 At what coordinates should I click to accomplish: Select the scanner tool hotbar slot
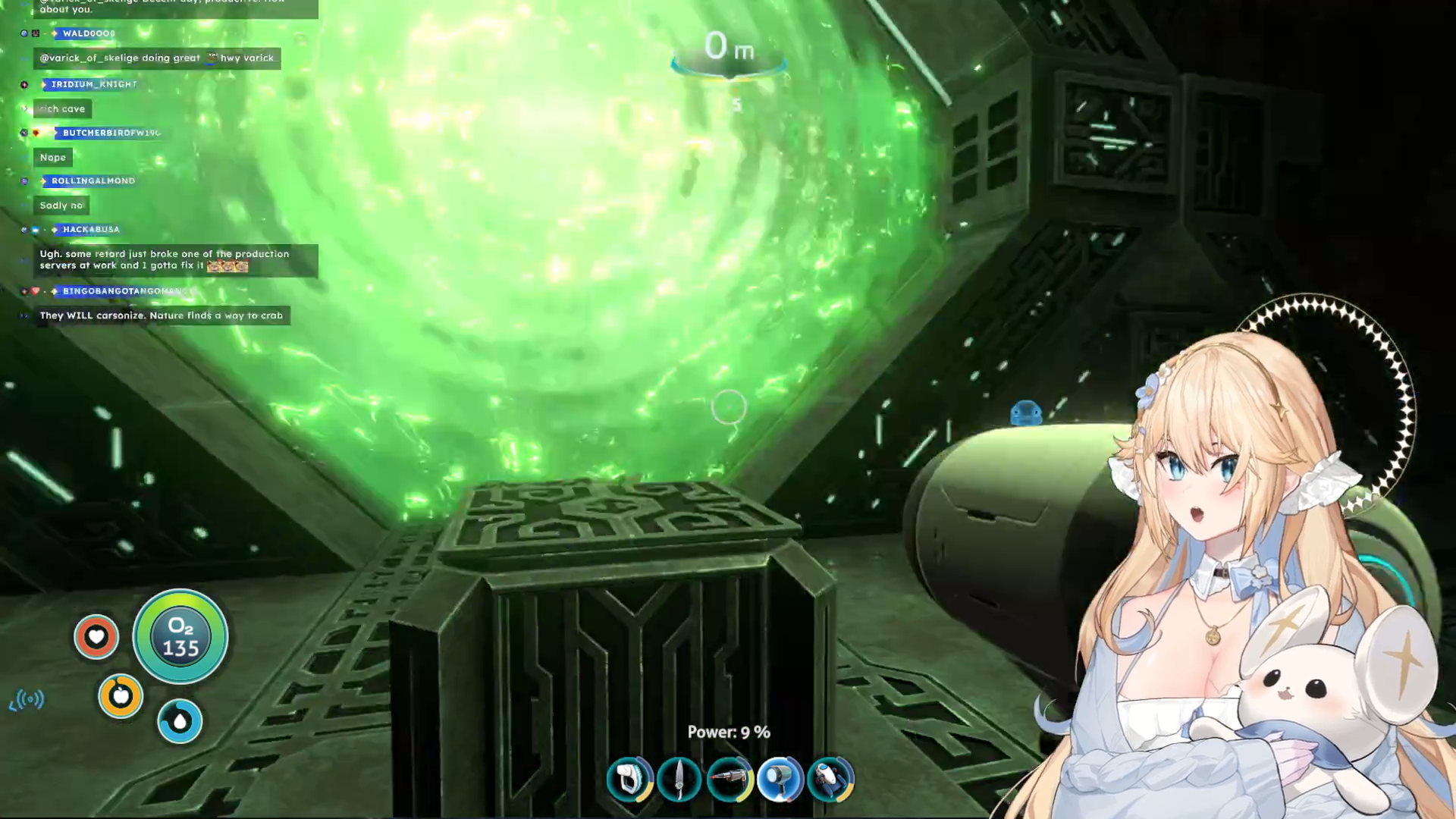coord(629,779)
